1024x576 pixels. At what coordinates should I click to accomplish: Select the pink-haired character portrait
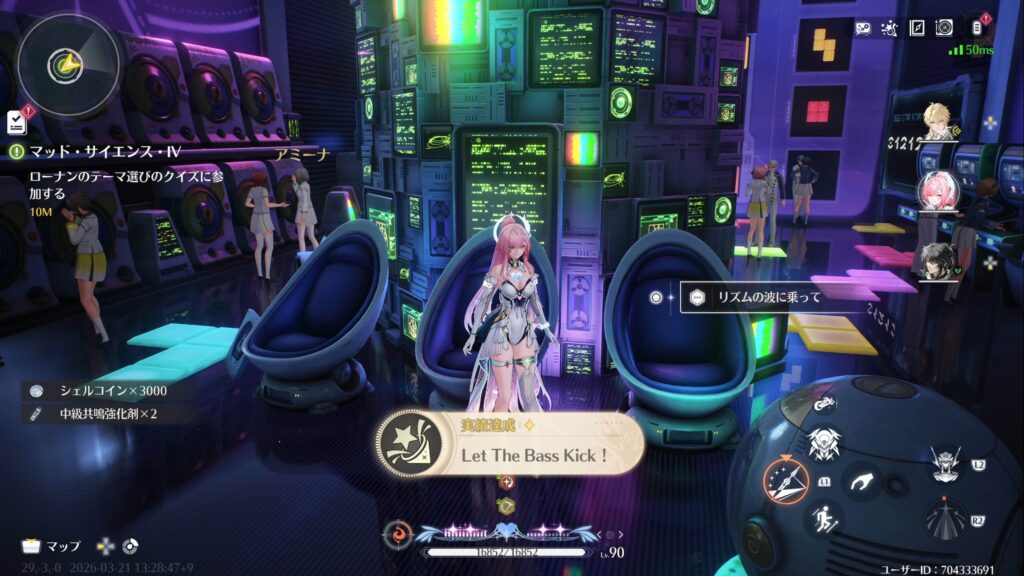(x=937, y=190)
